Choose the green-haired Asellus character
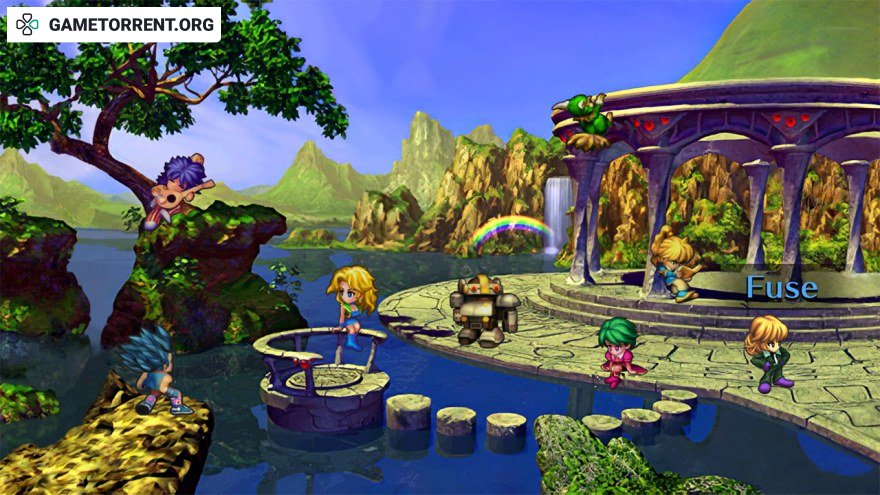 (x=620, y=352)
